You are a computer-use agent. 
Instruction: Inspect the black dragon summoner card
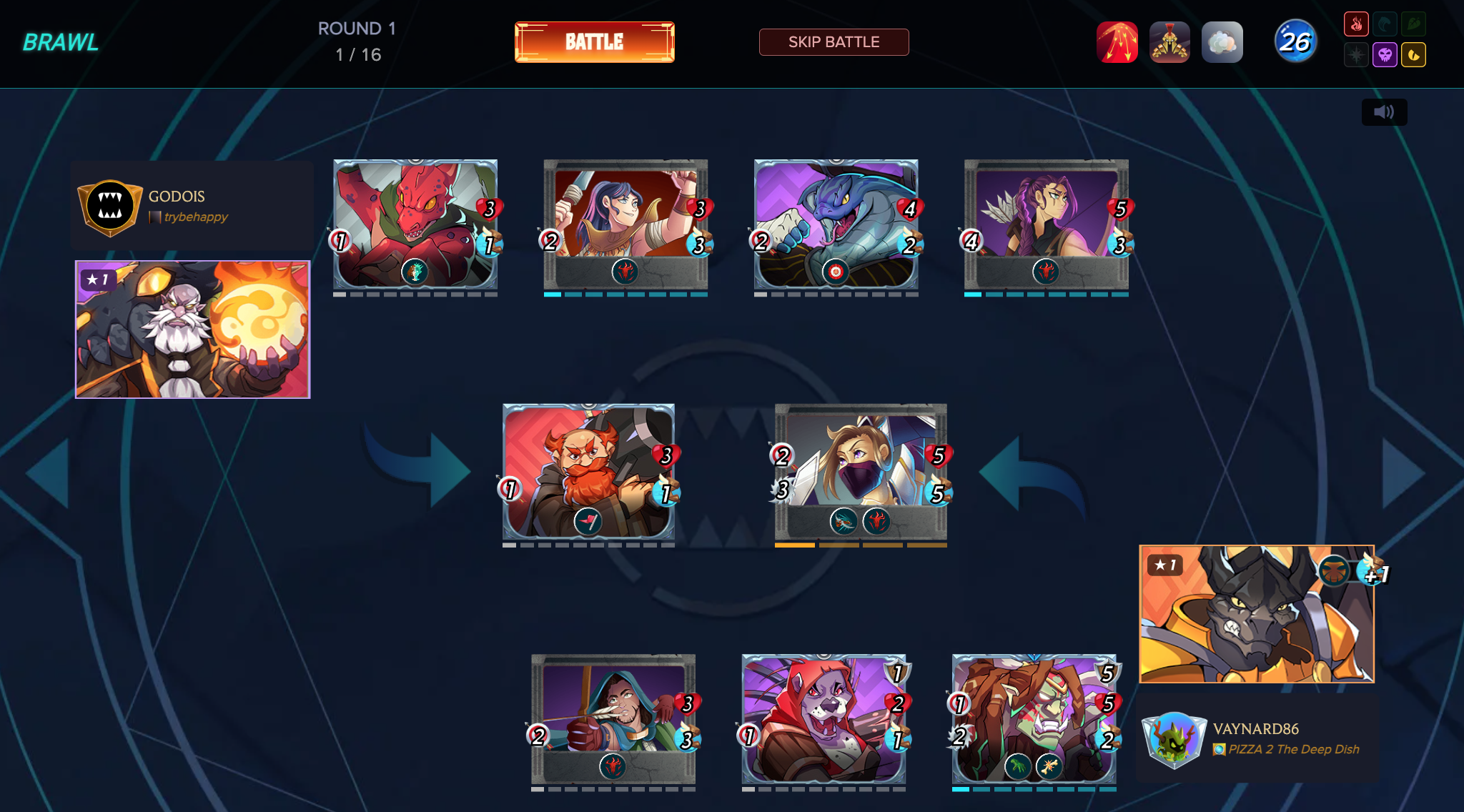[x=1256, y=614]
